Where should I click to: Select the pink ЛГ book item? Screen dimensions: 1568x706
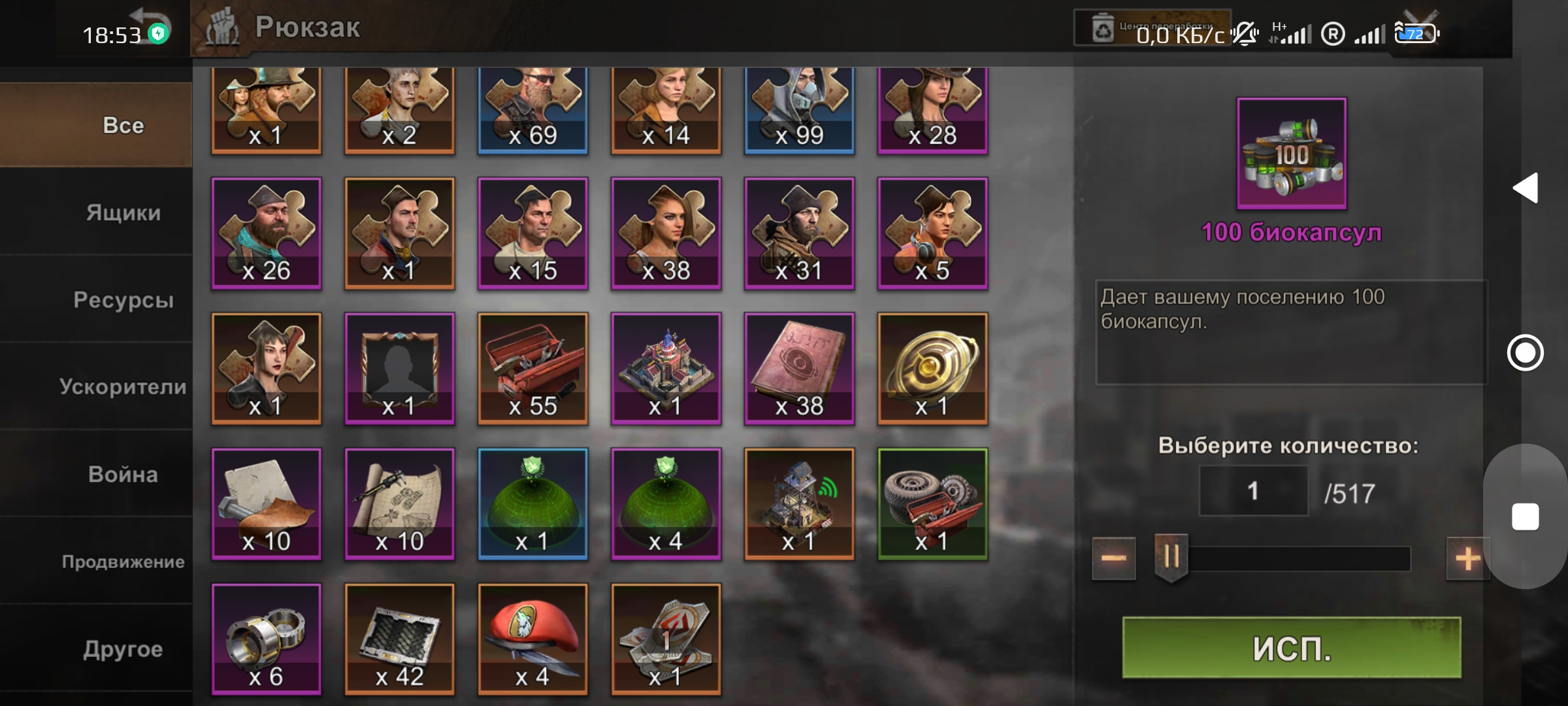click(799, 368)
